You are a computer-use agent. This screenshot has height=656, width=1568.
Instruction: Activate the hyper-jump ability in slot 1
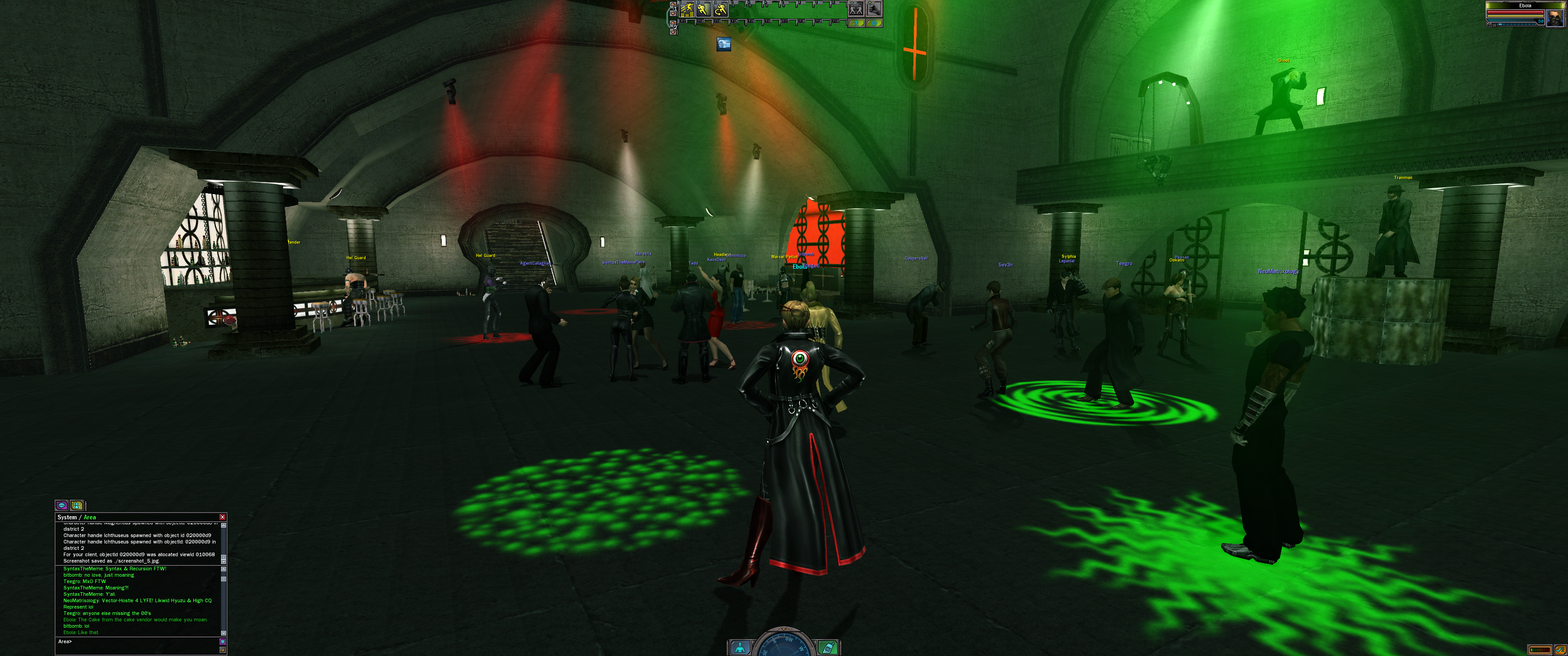click(x=687, y=9)
